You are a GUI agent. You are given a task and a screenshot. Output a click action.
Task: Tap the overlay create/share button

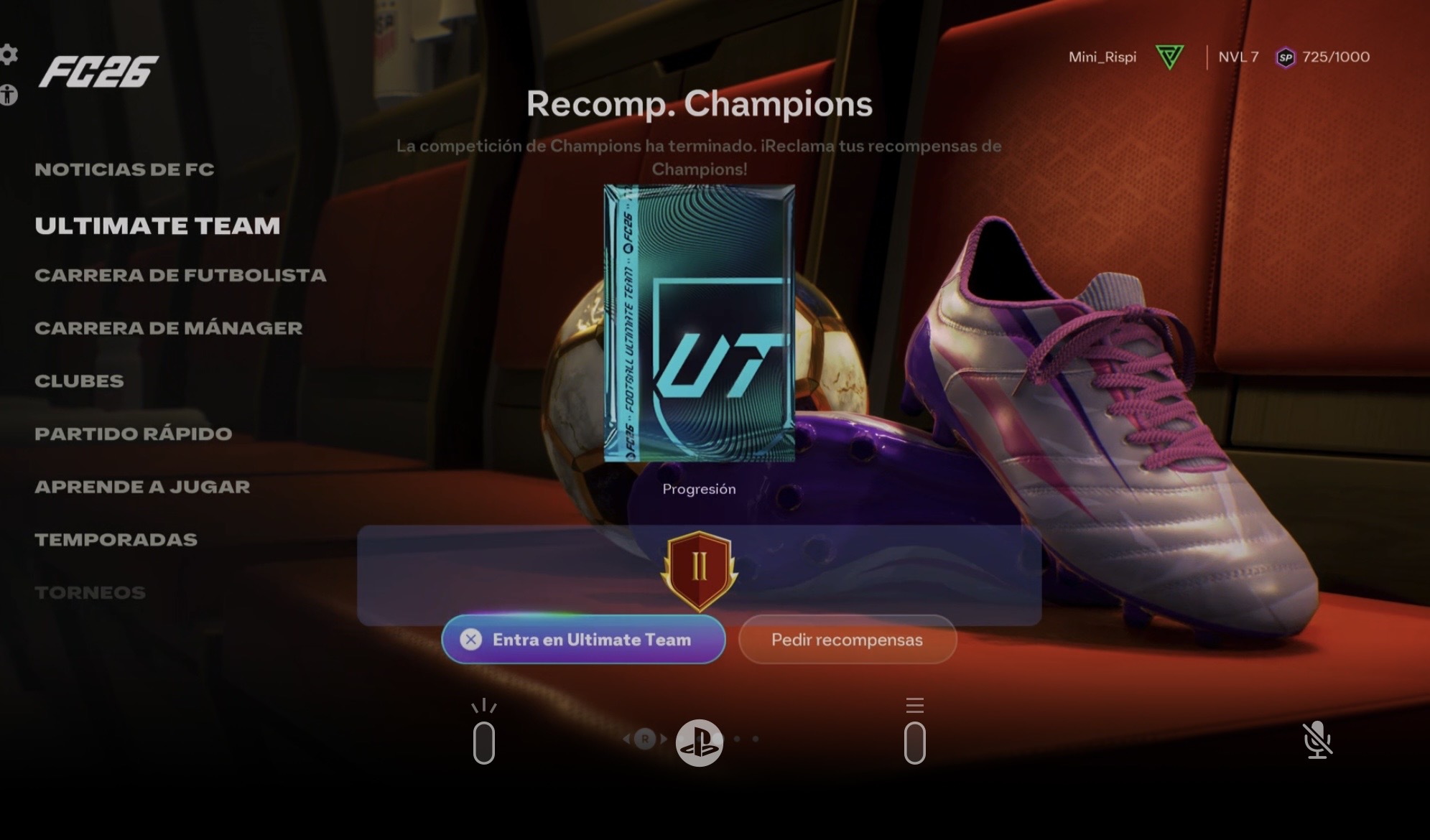[484, 734]
